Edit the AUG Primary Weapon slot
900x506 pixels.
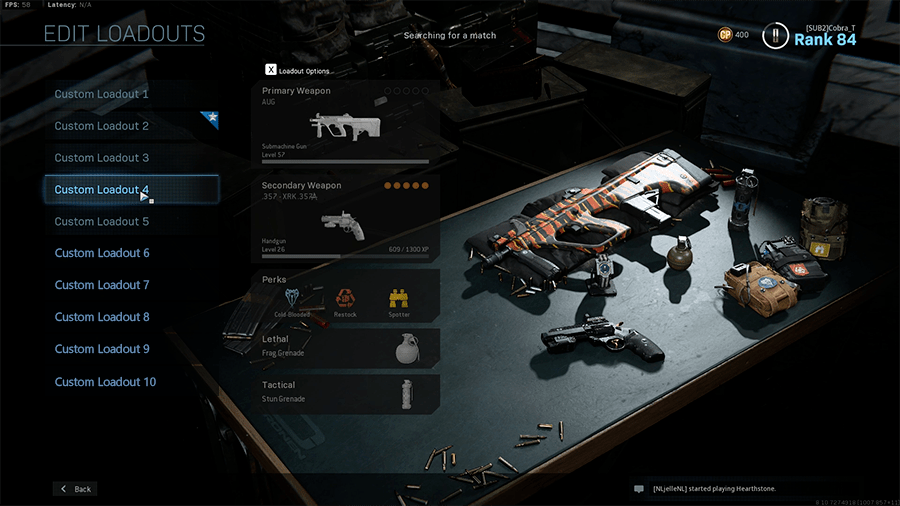tap(345, 124)
